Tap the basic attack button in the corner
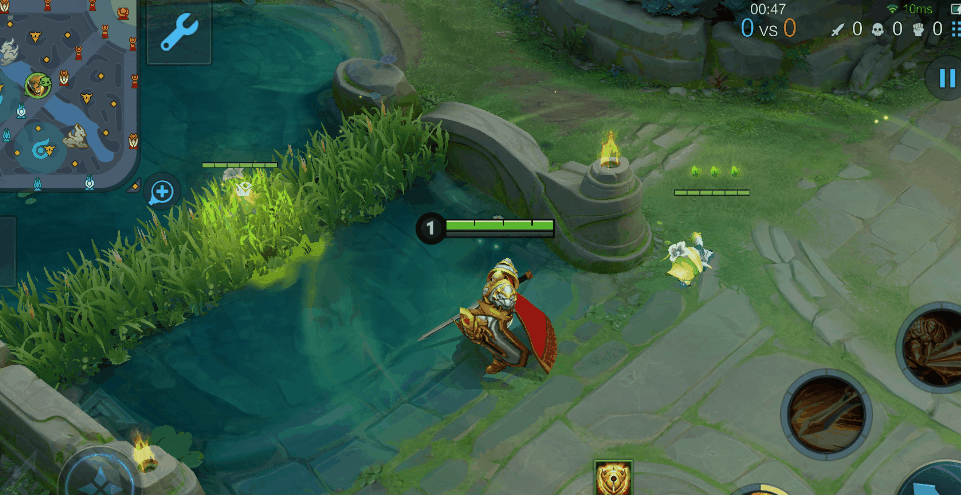Screen dimensions: 961x495 pyautogui.click(x=935, y=480)
